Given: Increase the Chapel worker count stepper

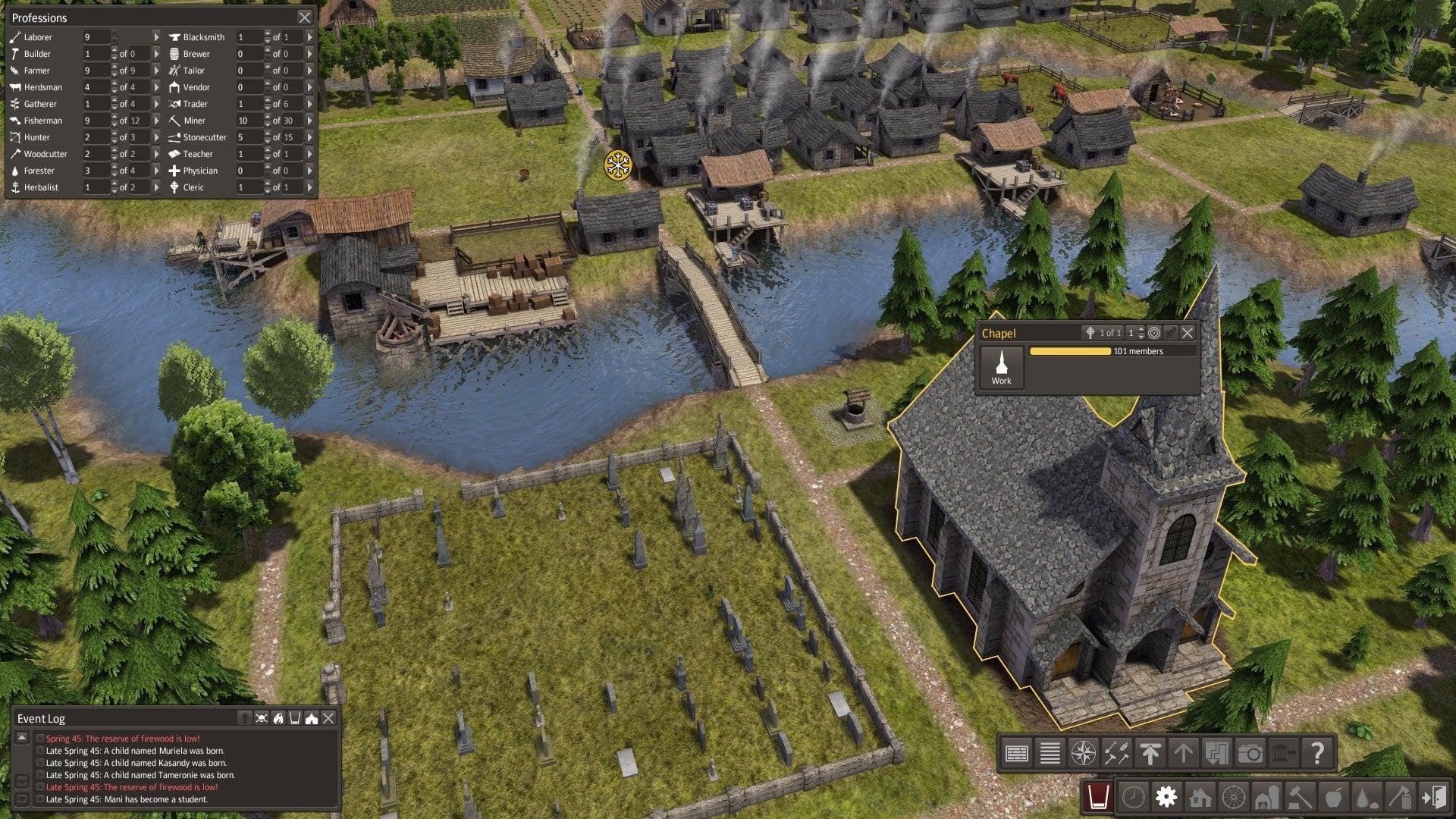Looking at the screenshot, I should [x=1141, y=331].
